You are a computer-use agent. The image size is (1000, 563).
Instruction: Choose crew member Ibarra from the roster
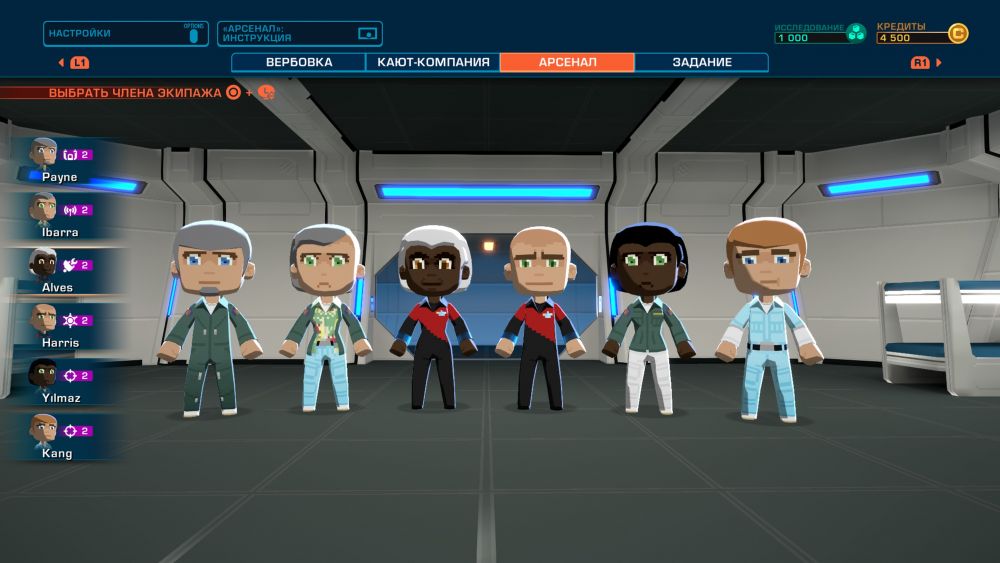62,216
